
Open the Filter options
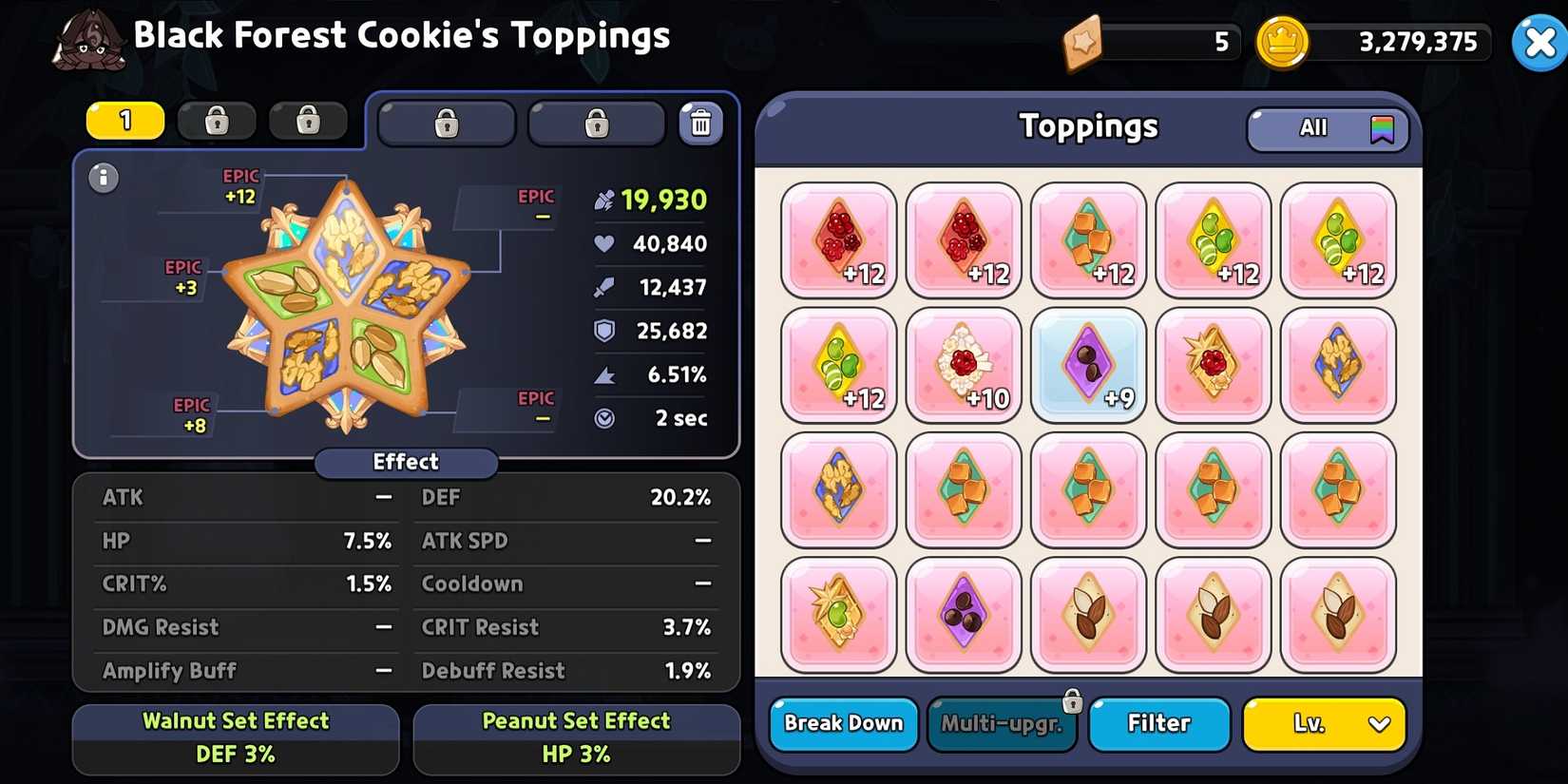pyautogui.click(x=1159, y=723)
